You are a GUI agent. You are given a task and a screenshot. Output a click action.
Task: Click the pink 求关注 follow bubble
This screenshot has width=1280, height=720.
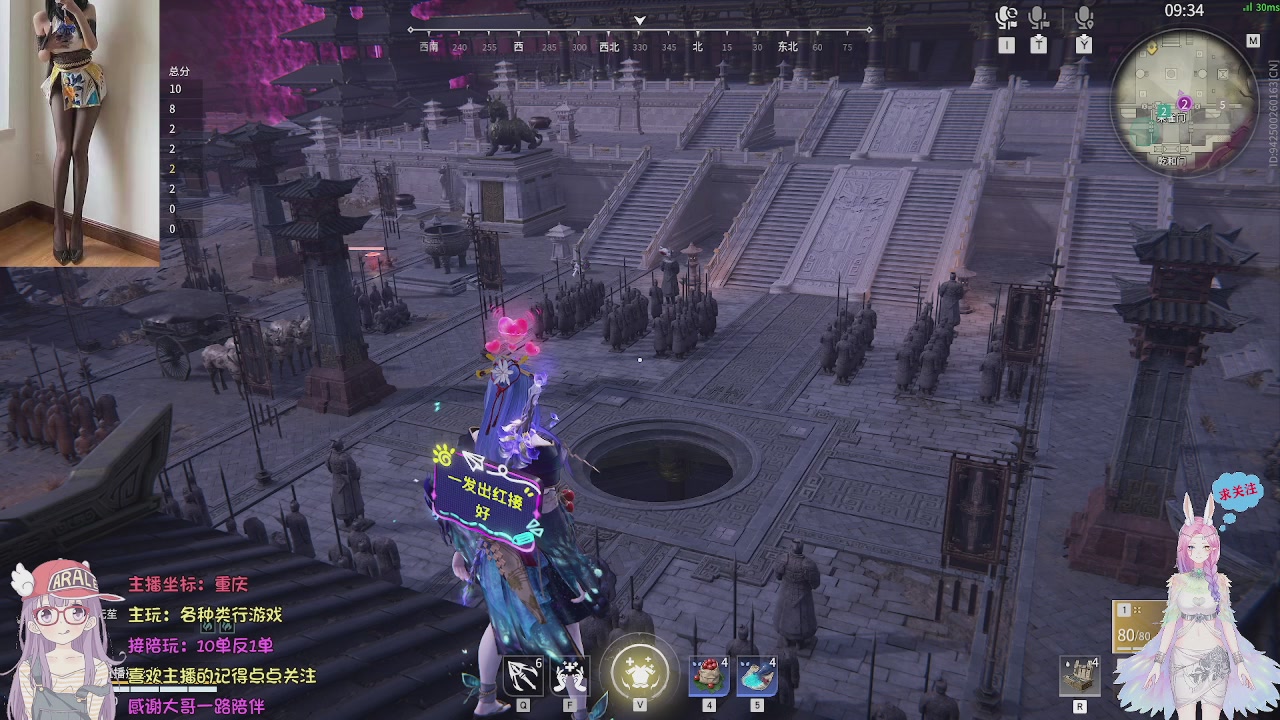[x=1237, y=493]
